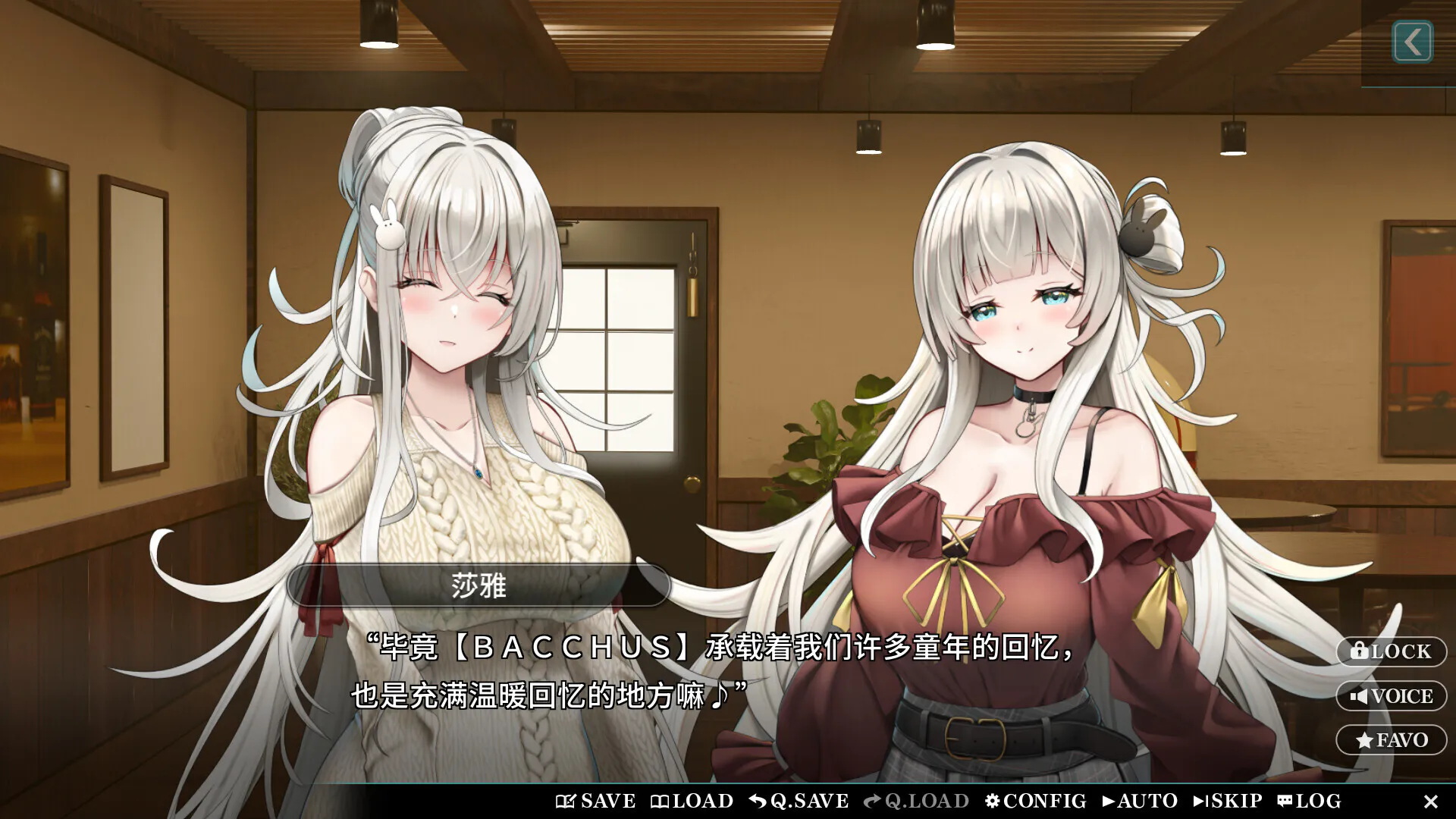1456x819 pixels.
Task: Open dialogue history with the LOG speech-bubble icon
Action: tap(1284, 801)
